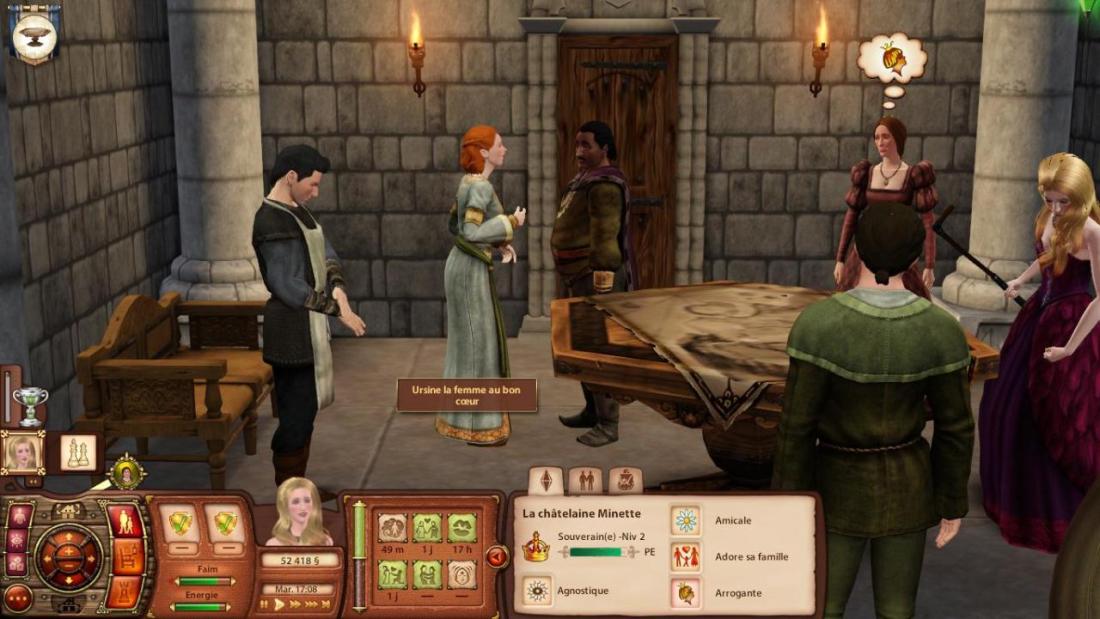Click the kiss lips buff icon showing 17 h
The width and height of the screenshot is (1100, 619).
click(x=461, y=527)
